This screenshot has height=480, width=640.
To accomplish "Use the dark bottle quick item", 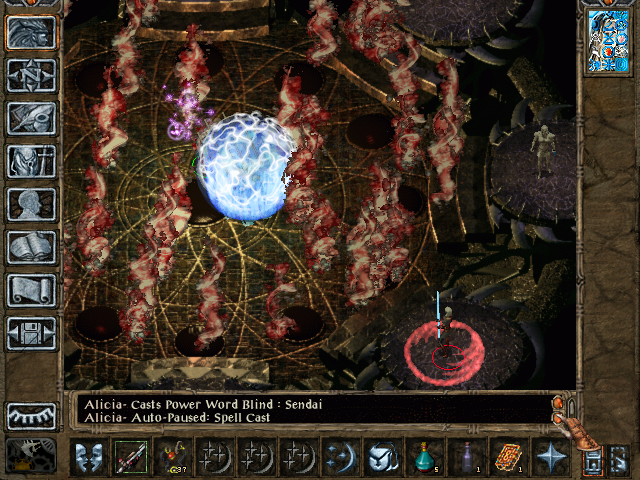I will pos(465,457).
